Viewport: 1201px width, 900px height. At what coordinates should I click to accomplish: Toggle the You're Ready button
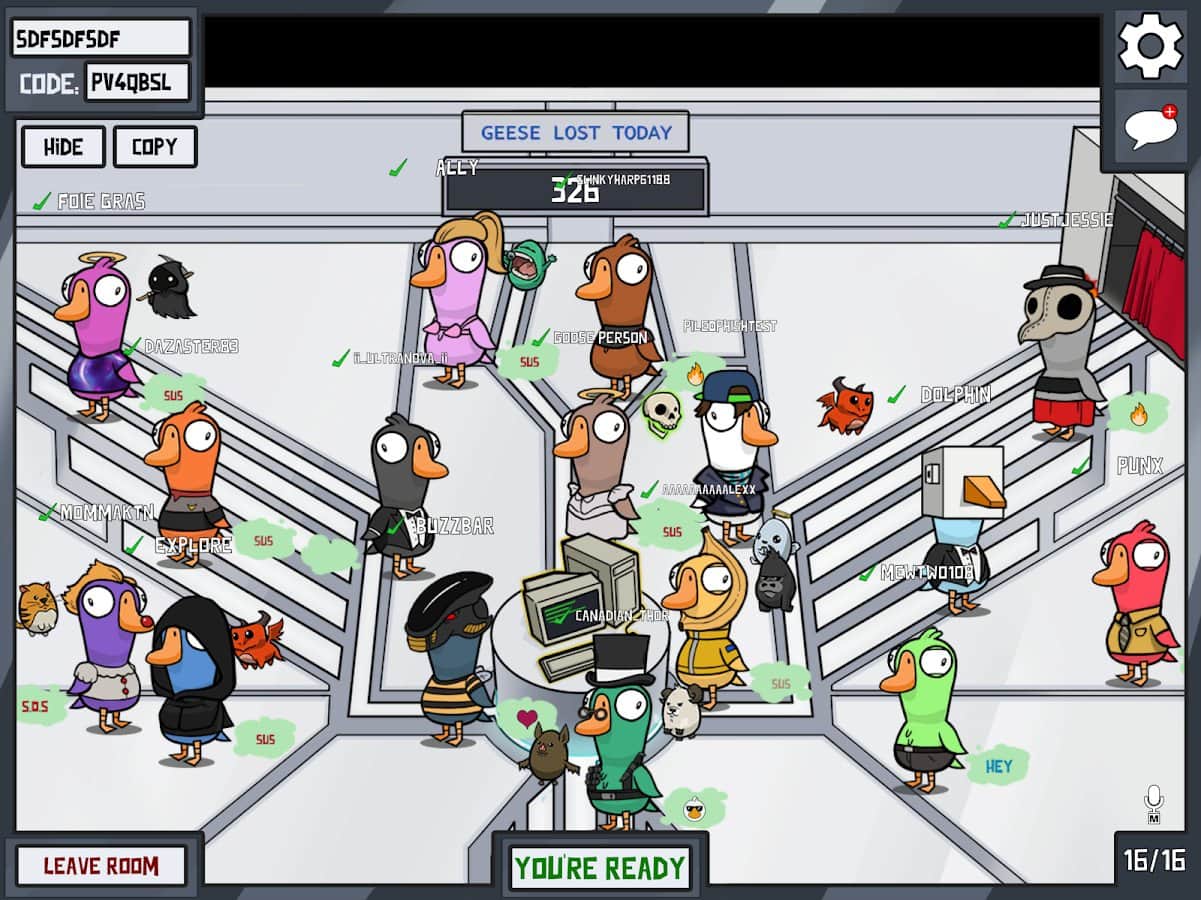pyautogui.click(x=600, y=867)
